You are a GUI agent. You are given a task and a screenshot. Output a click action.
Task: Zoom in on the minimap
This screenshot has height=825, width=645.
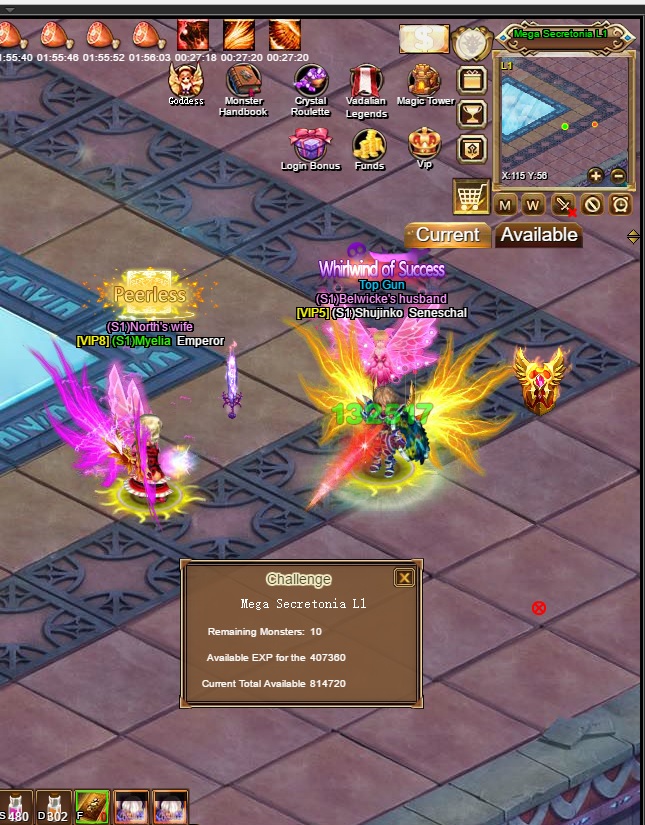click(596, 175)
